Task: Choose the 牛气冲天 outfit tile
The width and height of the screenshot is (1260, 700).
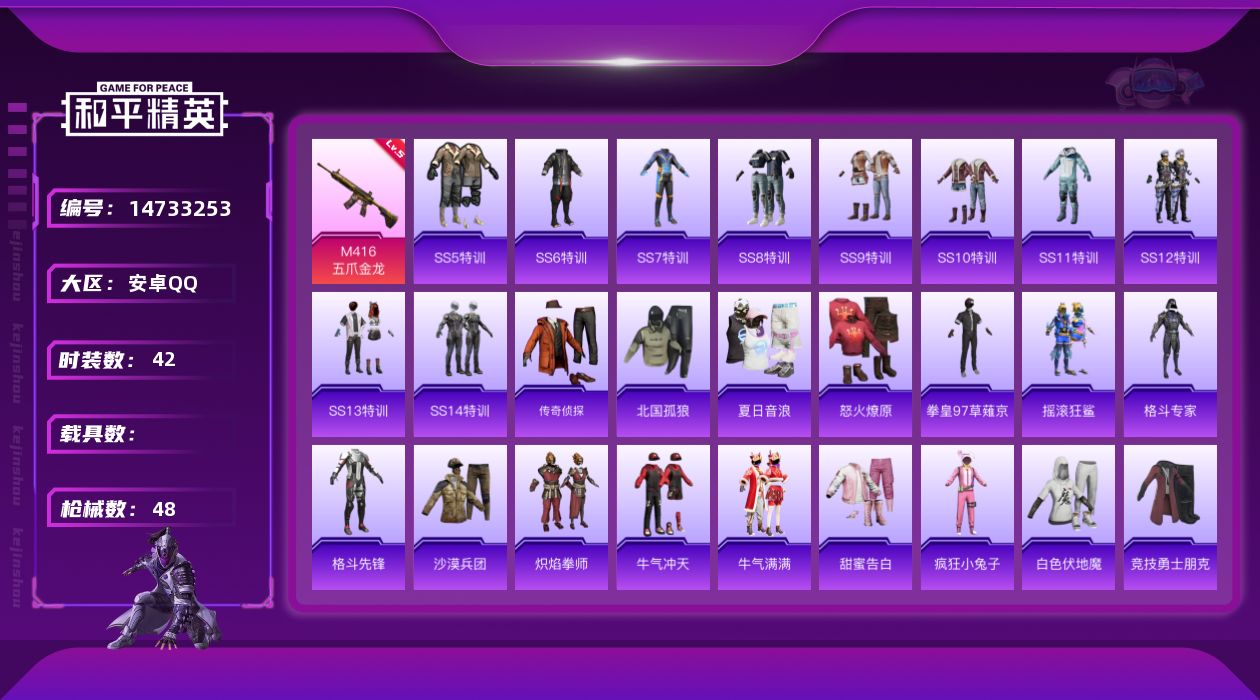Action: pos(663,517)
